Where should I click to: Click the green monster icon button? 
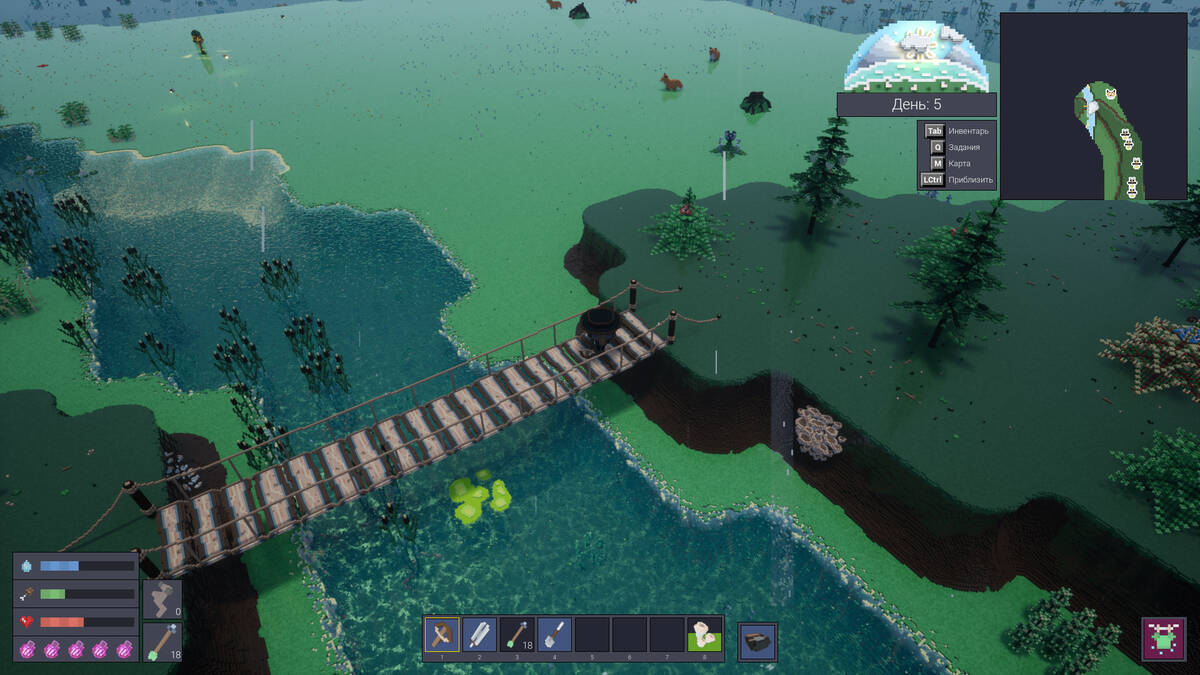point(1162,638)
